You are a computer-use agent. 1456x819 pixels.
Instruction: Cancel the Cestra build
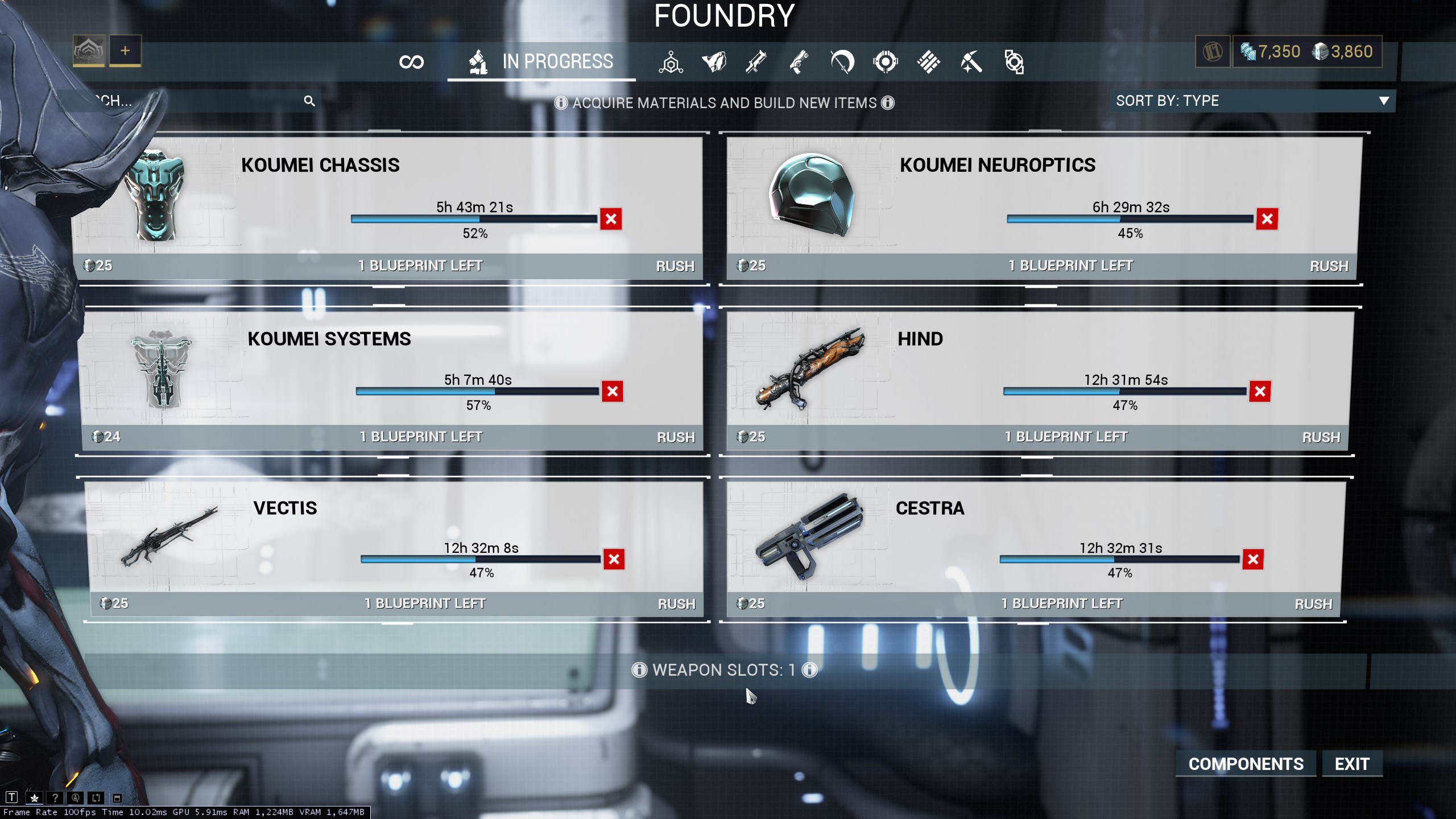[1252, 559]
